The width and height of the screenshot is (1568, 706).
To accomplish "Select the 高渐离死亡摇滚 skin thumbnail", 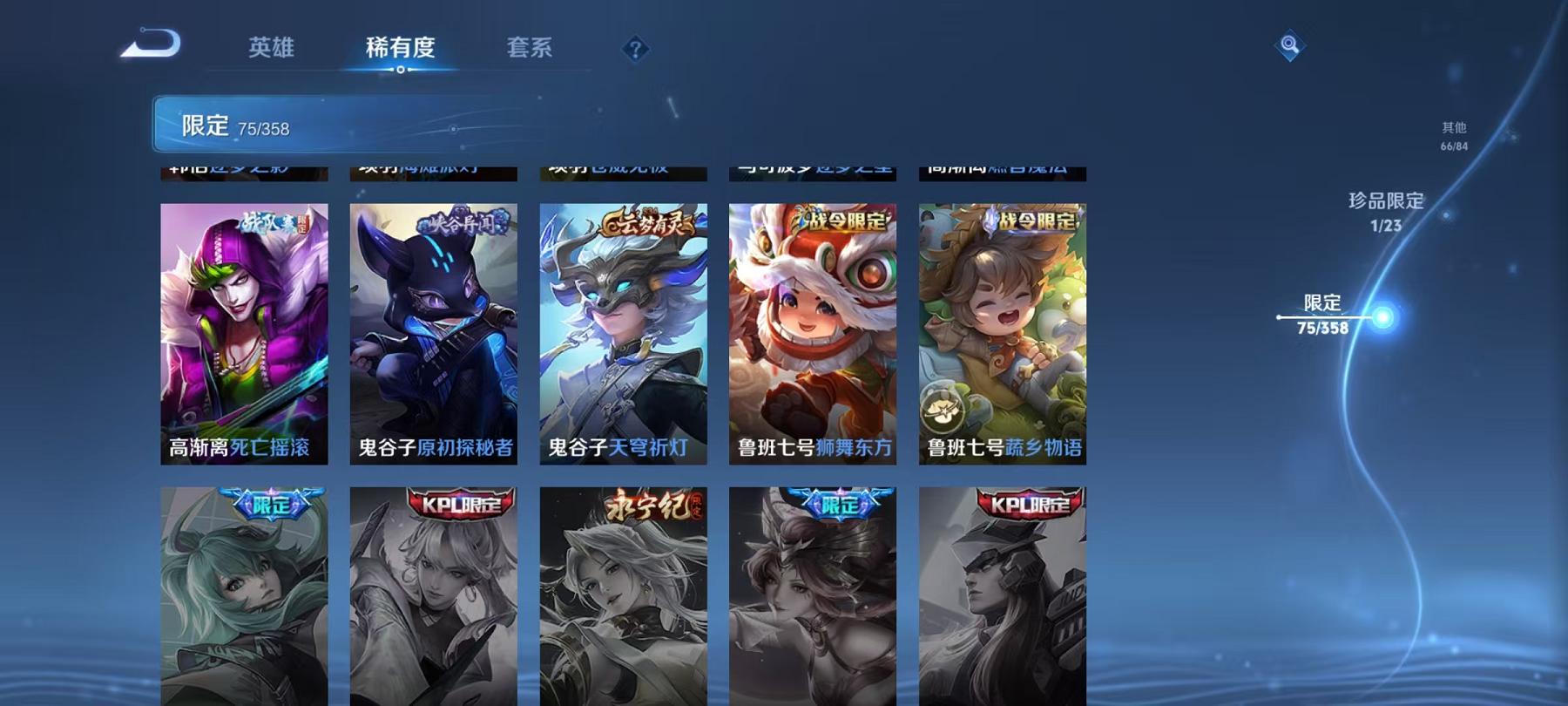I will click(245, 331).
